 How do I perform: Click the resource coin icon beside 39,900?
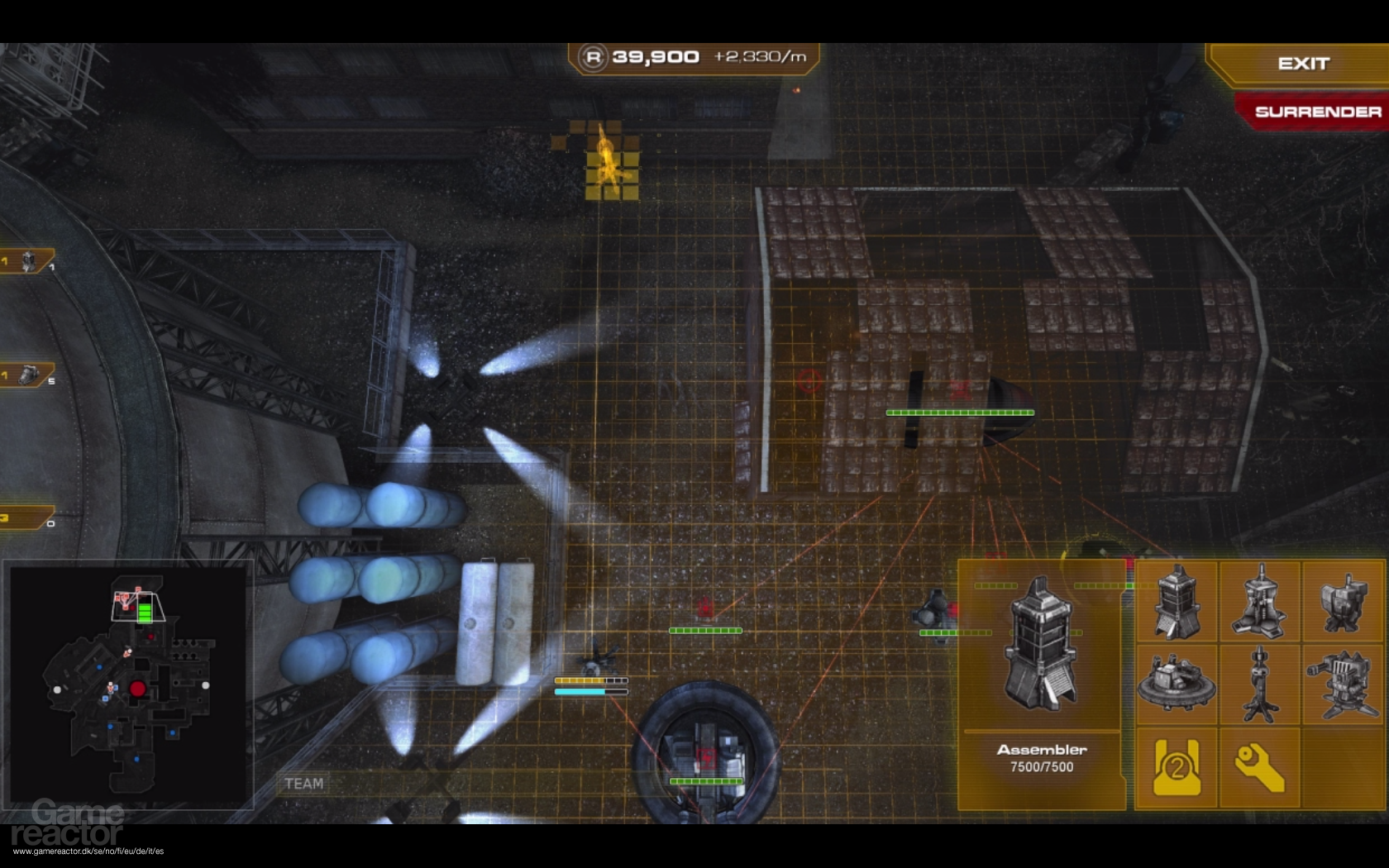pos(594,56)
